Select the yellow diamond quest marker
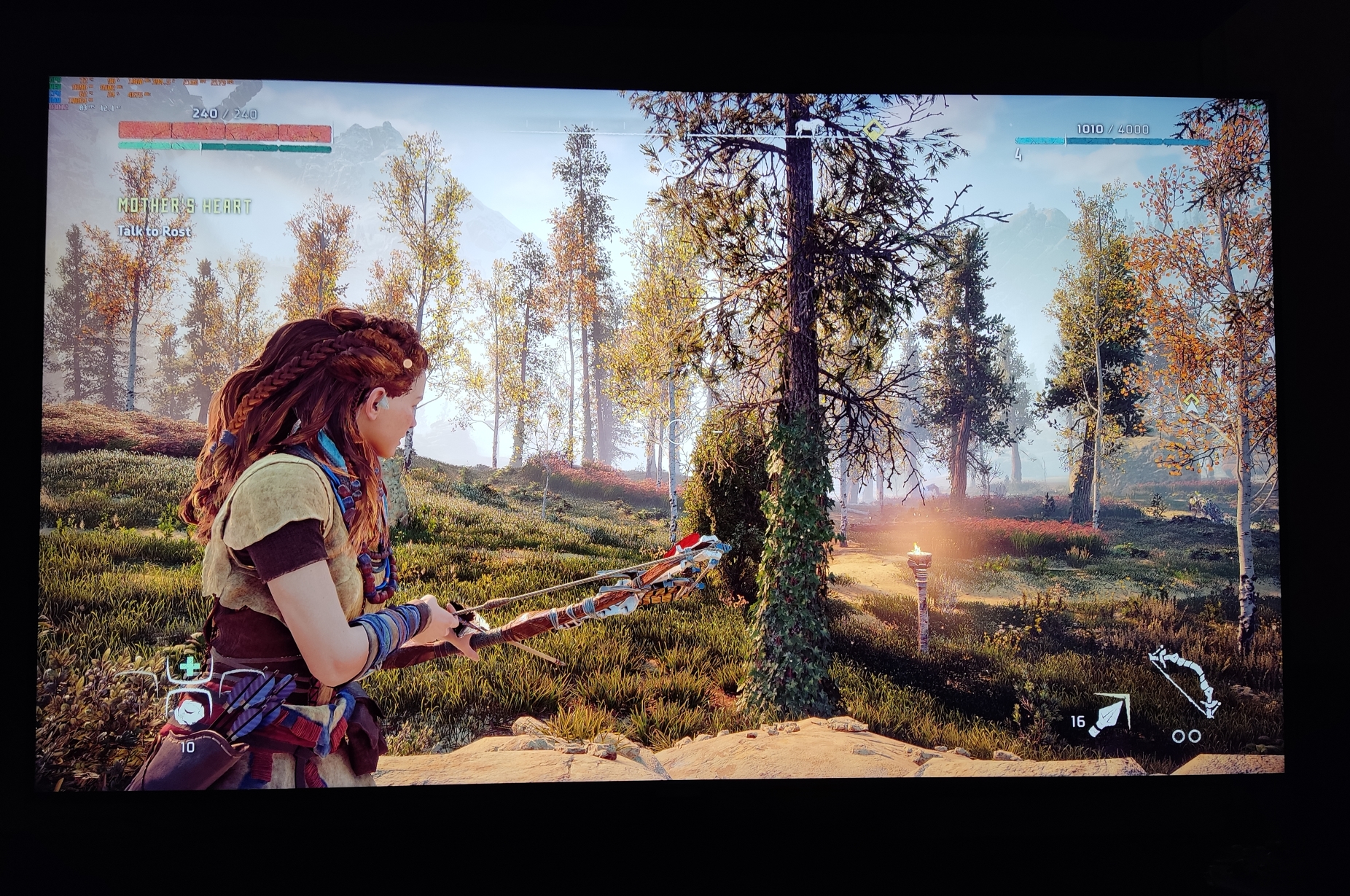Image resolution: width=1350 pixels, height=896 pixels. pyautogui.click(x=872, y=130)
